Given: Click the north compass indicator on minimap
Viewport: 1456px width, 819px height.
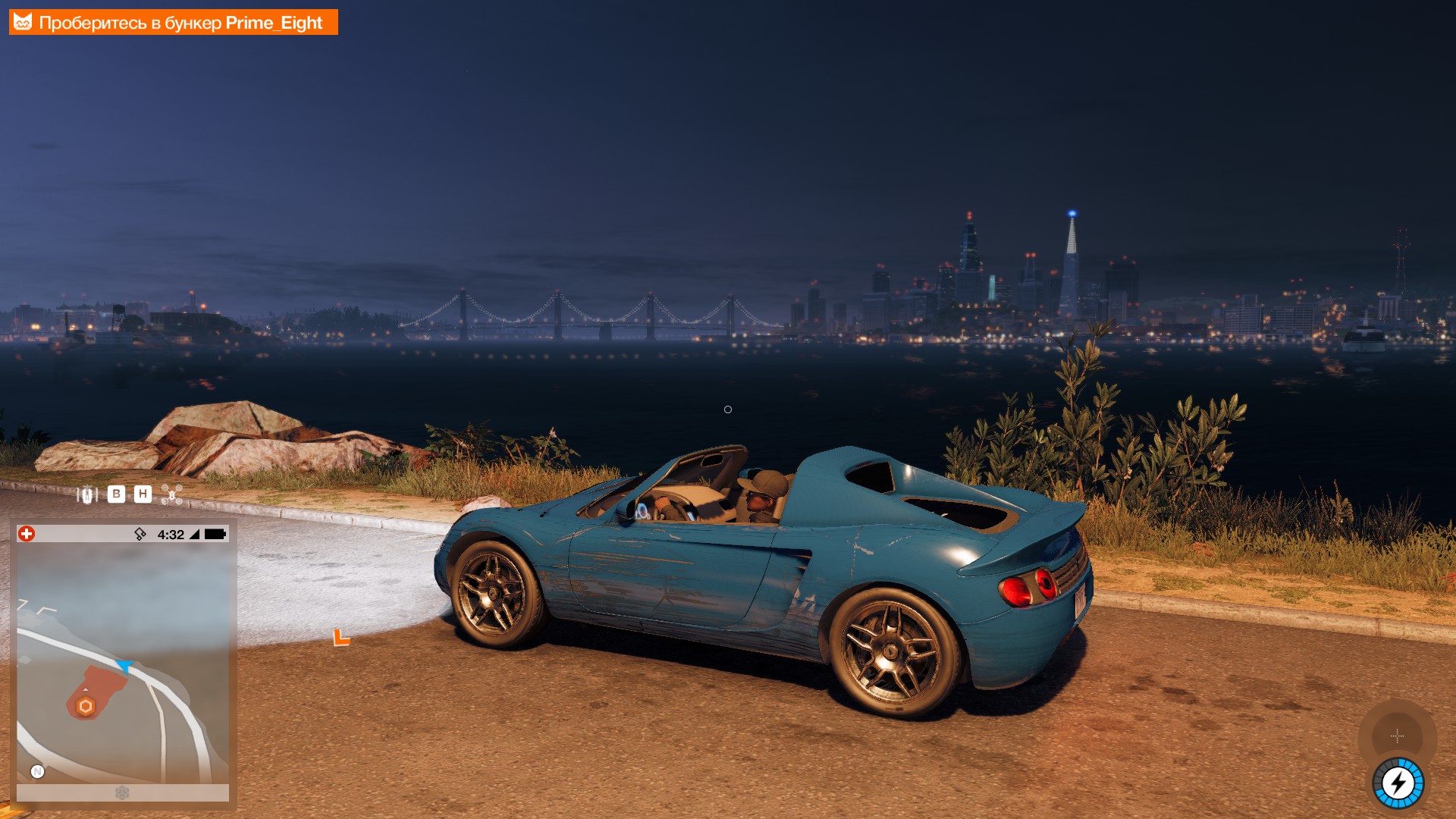Looking at the screenshot, I should 37,772.
